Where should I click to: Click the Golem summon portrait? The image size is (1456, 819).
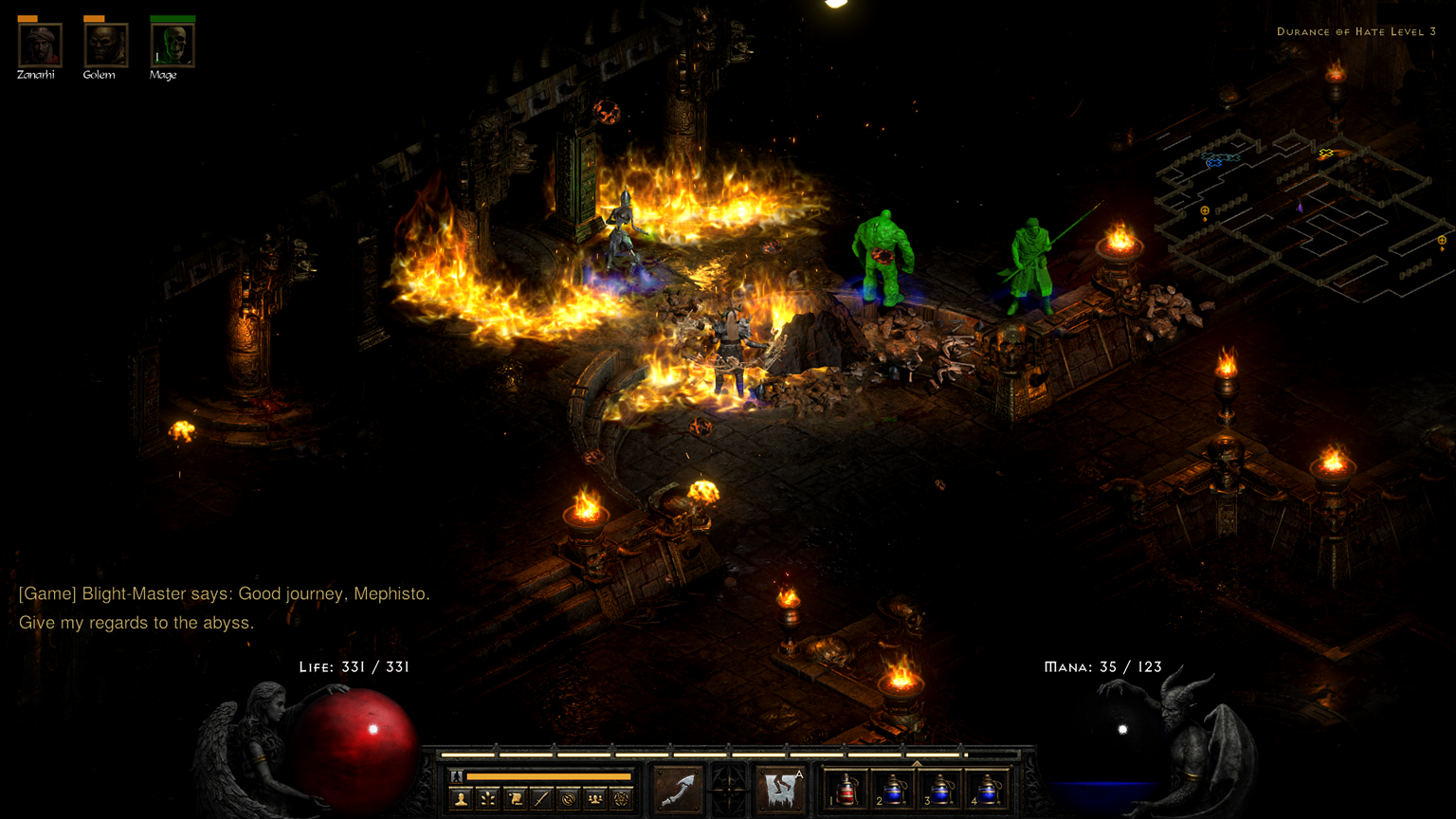[x=105, y=45]
